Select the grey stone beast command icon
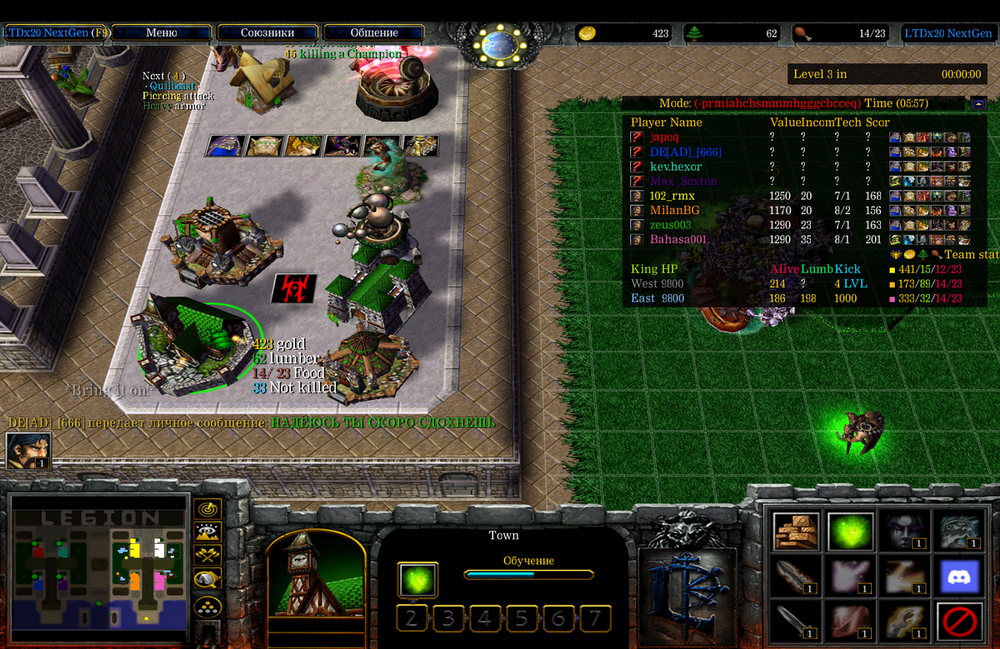The height and width of the screenshot is (649, 1000). 958,531
